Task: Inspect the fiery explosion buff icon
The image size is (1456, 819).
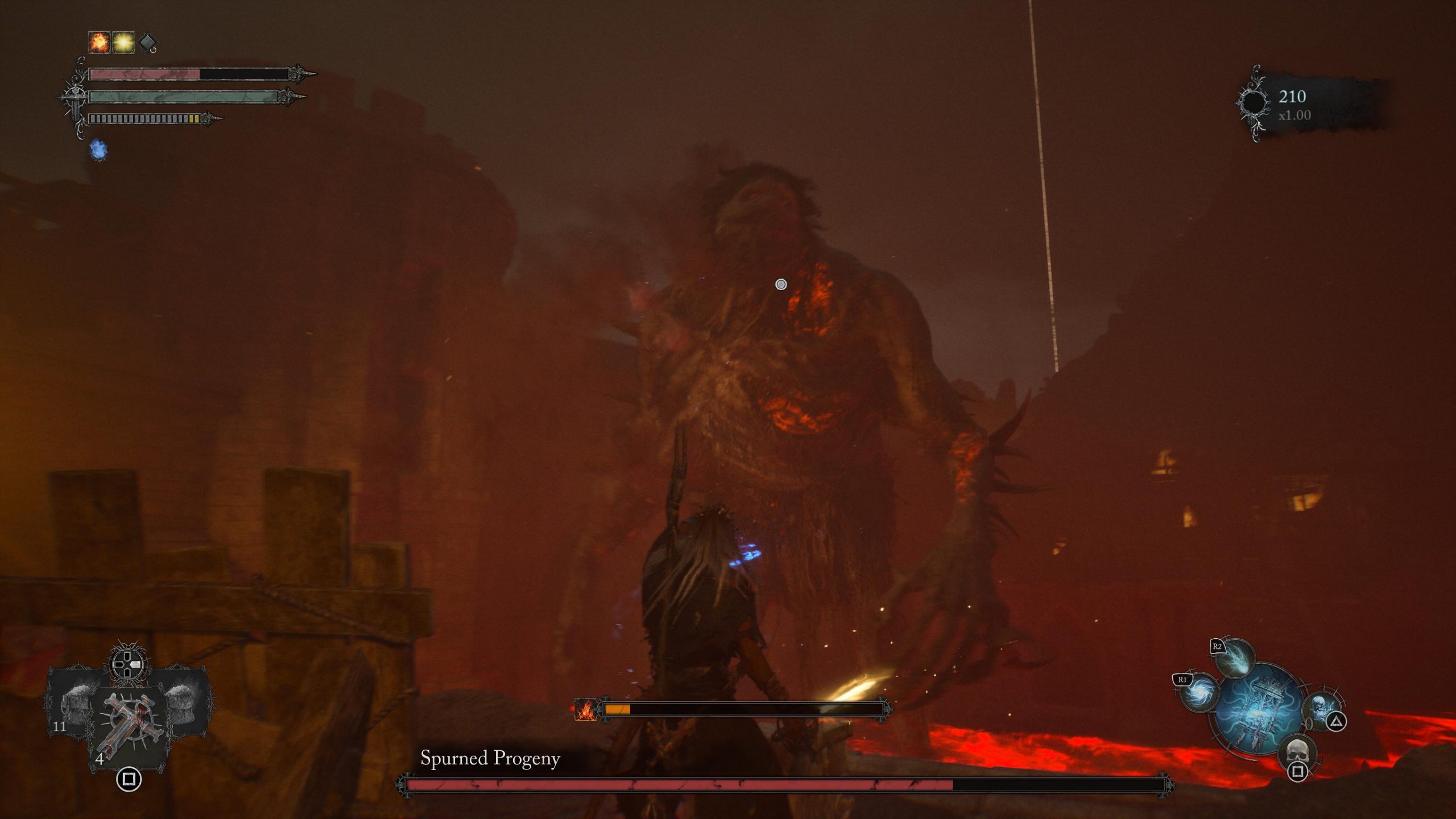Action: coord(99,43)
